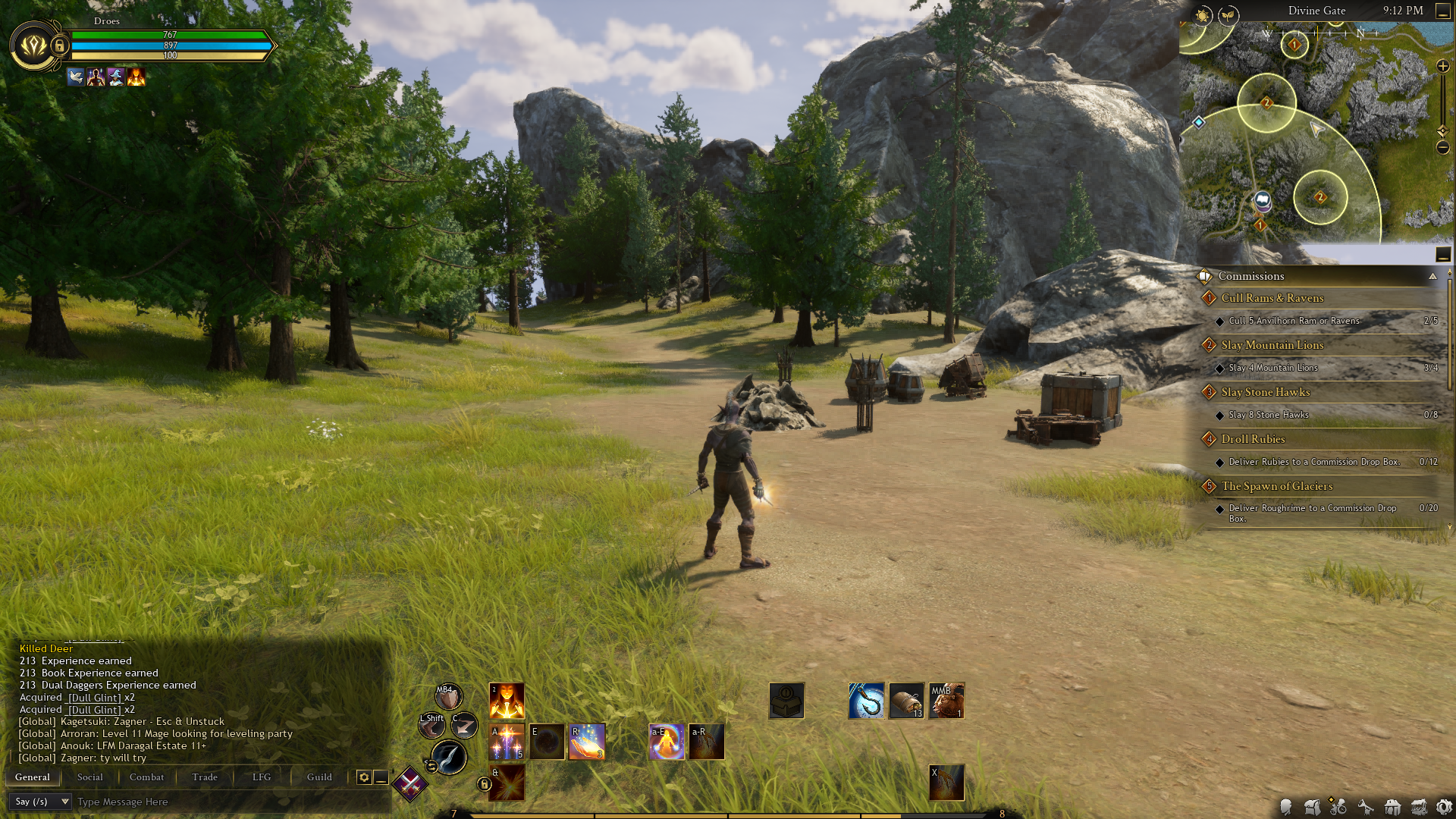
Task: Open the gear settings menu icon
Action: click(x=1444, y=807)
